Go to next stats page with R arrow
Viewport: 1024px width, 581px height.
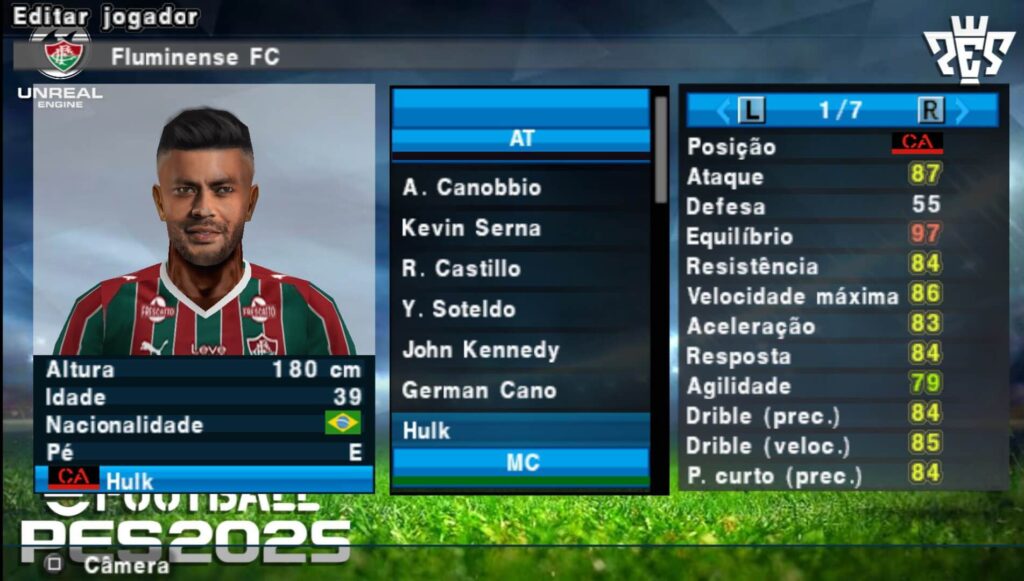coord(933,110)
